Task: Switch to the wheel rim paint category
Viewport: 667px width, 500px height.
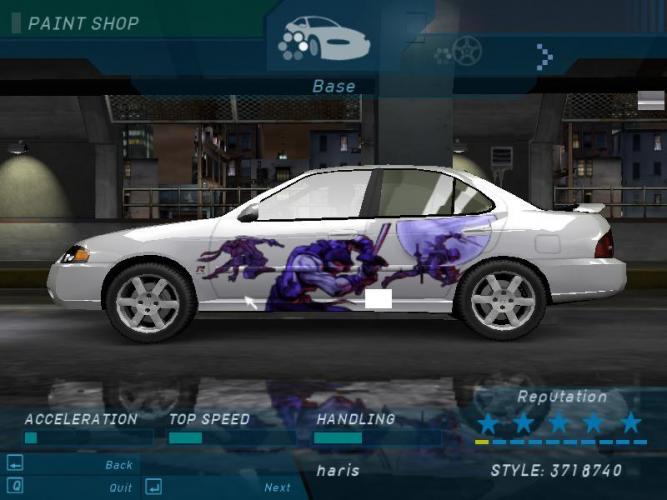Action: [465, 48]
